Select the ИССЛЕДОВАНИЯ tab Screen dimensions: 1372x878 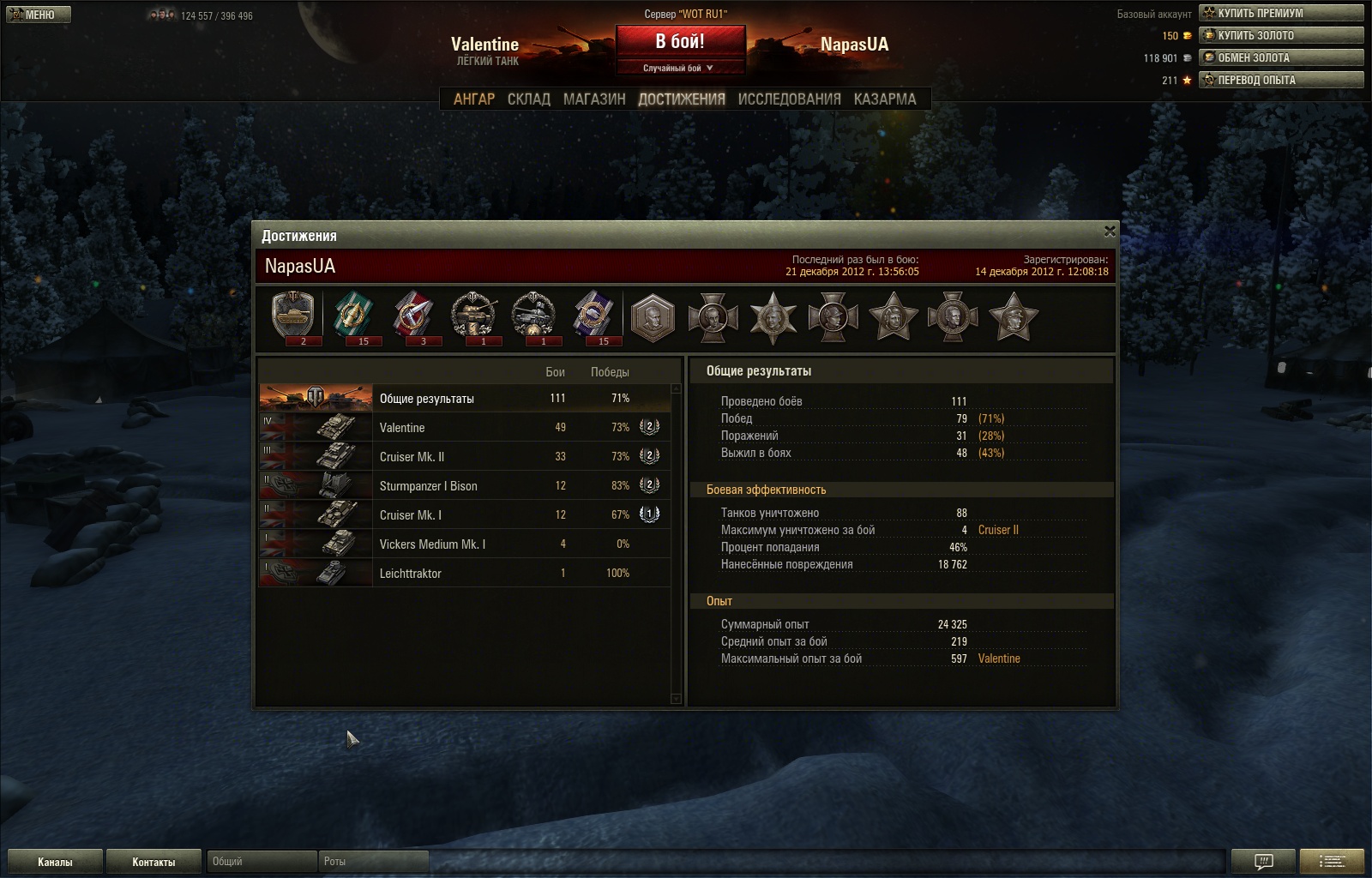[x=789, y=99]
